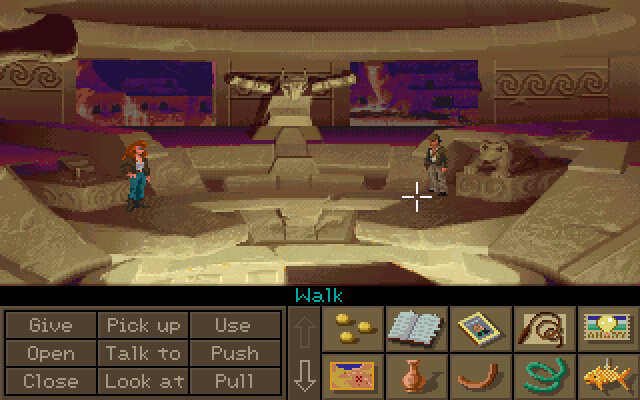The width and height of the screenshot is (640, 400).
Task: Select the gold beads in inventory
Action: click(352, 329)
